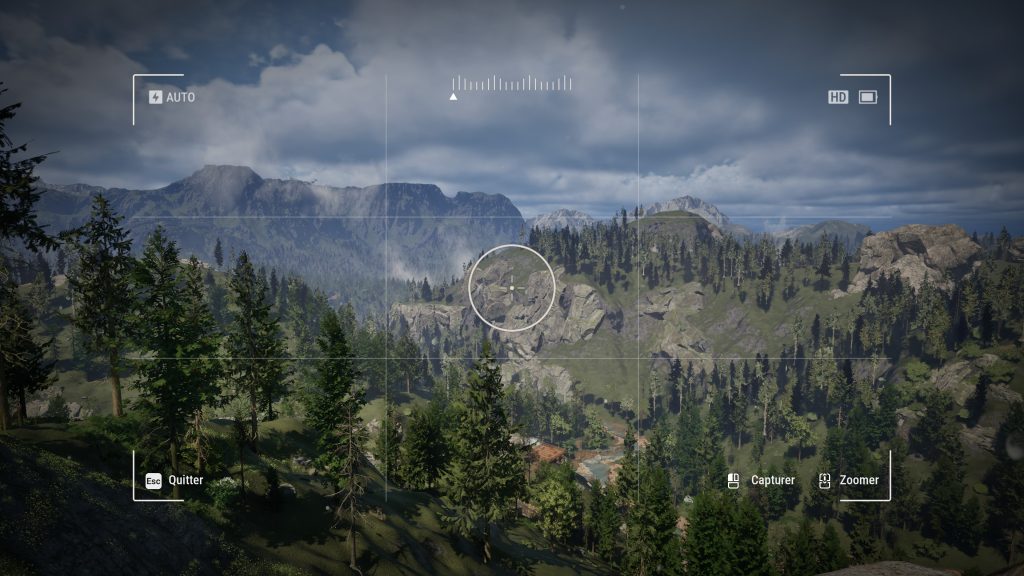Click the HD quality indicator
This screenshot has width=1024, height=576.
point(838,97)
